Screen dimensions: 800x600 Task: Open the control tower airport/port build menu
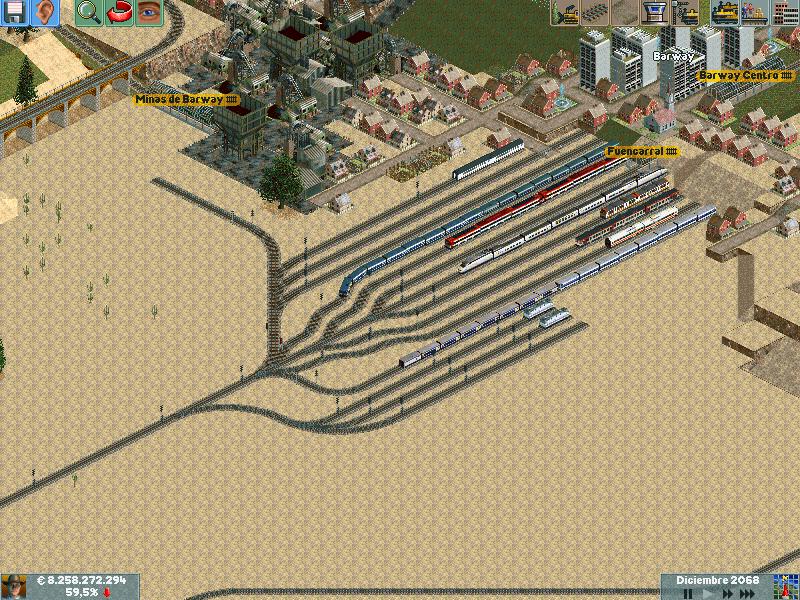[x=656, y=12]
